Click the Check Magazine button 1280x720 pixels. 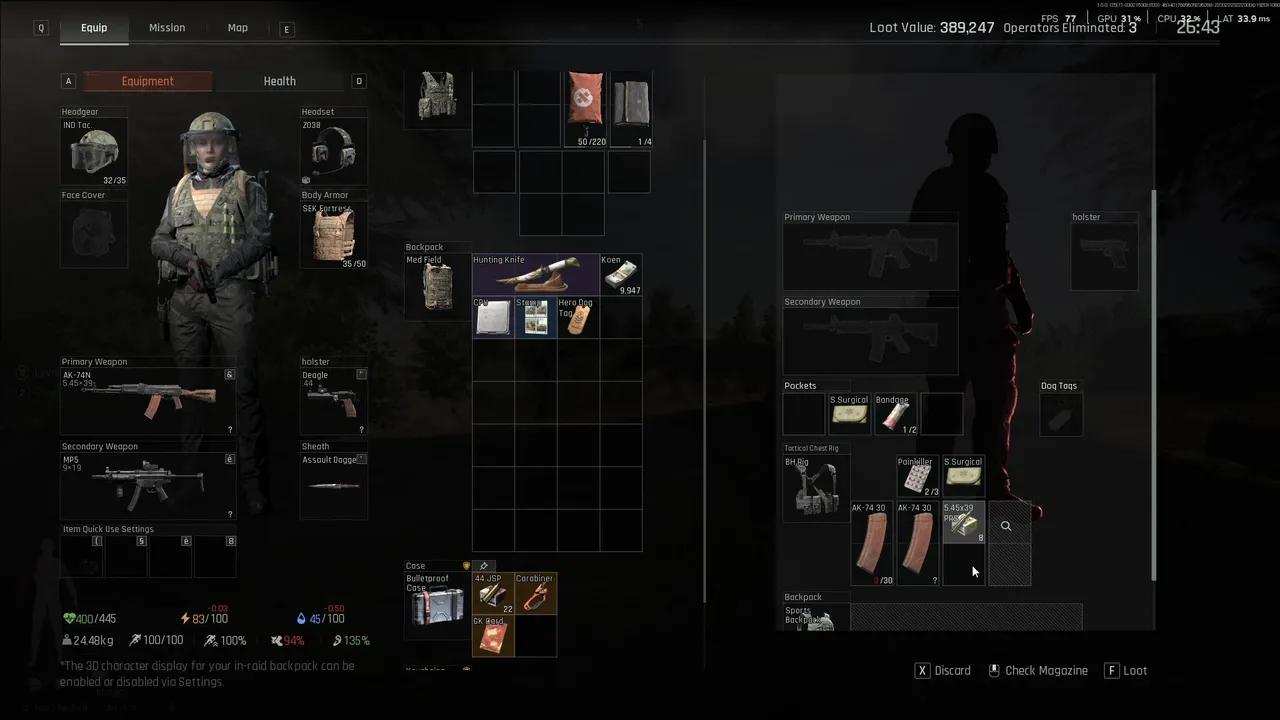[x=1037, y=671]
